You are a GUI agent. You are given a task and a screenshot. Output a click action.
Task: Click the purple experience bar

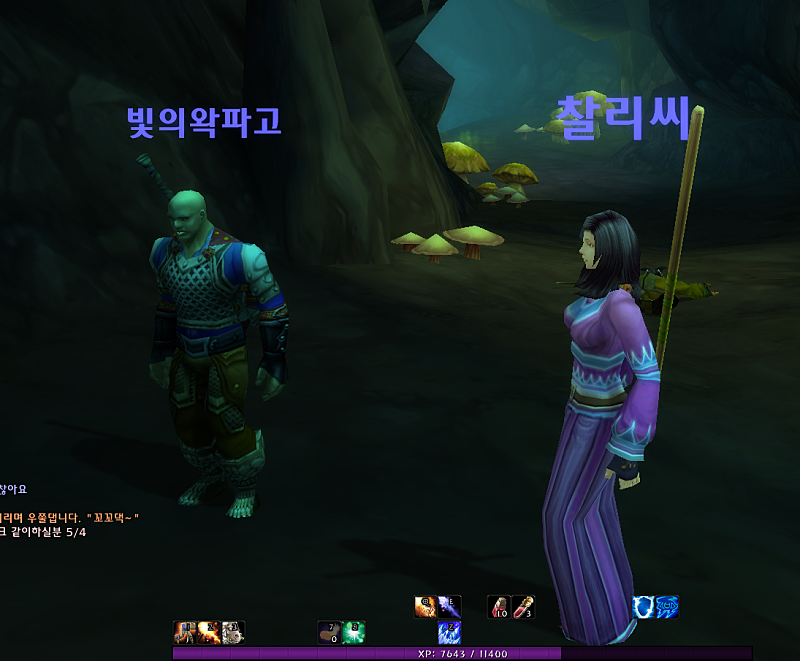pyautogui.click(x=462, y=653)
